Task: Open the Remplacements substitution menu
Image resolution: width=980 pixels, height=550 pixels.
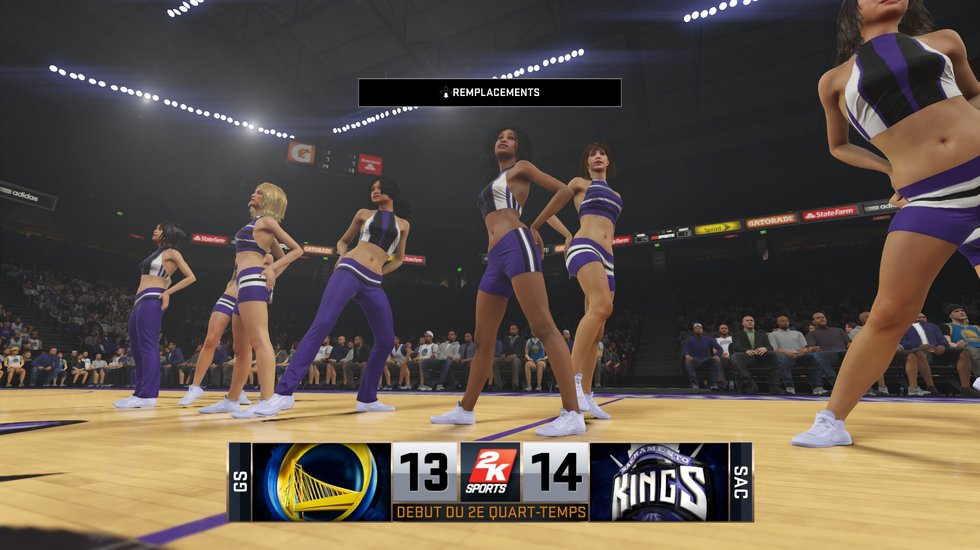Action: pos(489,93)
